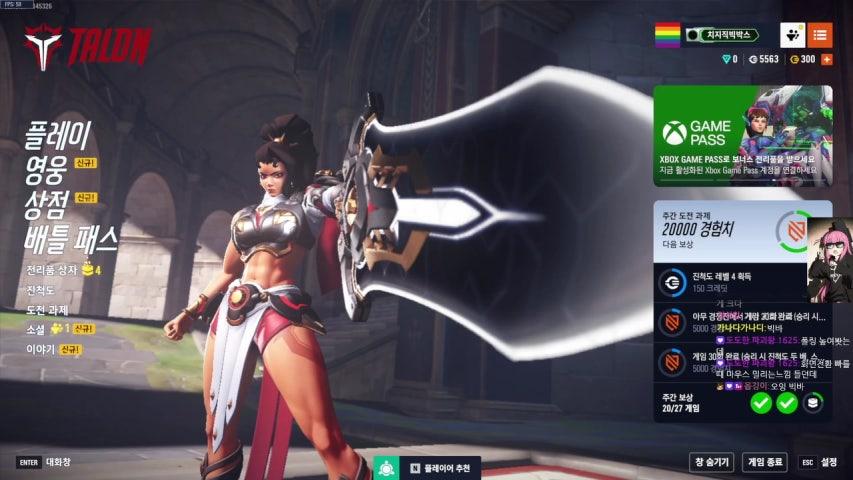Open the 도전 과제 (Challenges) menu entry
Image resolution: width=853 pixels, height=480 pixels.
[x=48, y=310]
